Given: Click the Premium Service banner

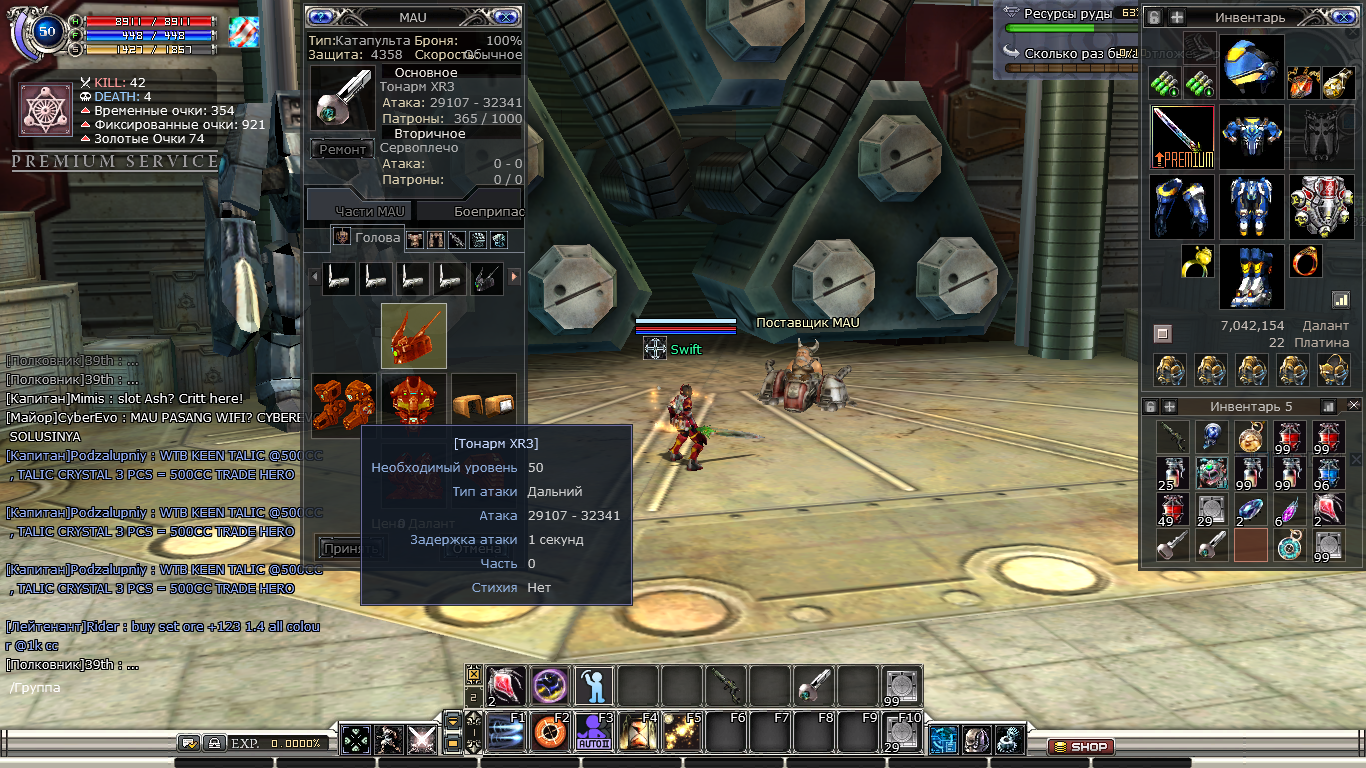Looking at the screenshot, I should point(114,161).
